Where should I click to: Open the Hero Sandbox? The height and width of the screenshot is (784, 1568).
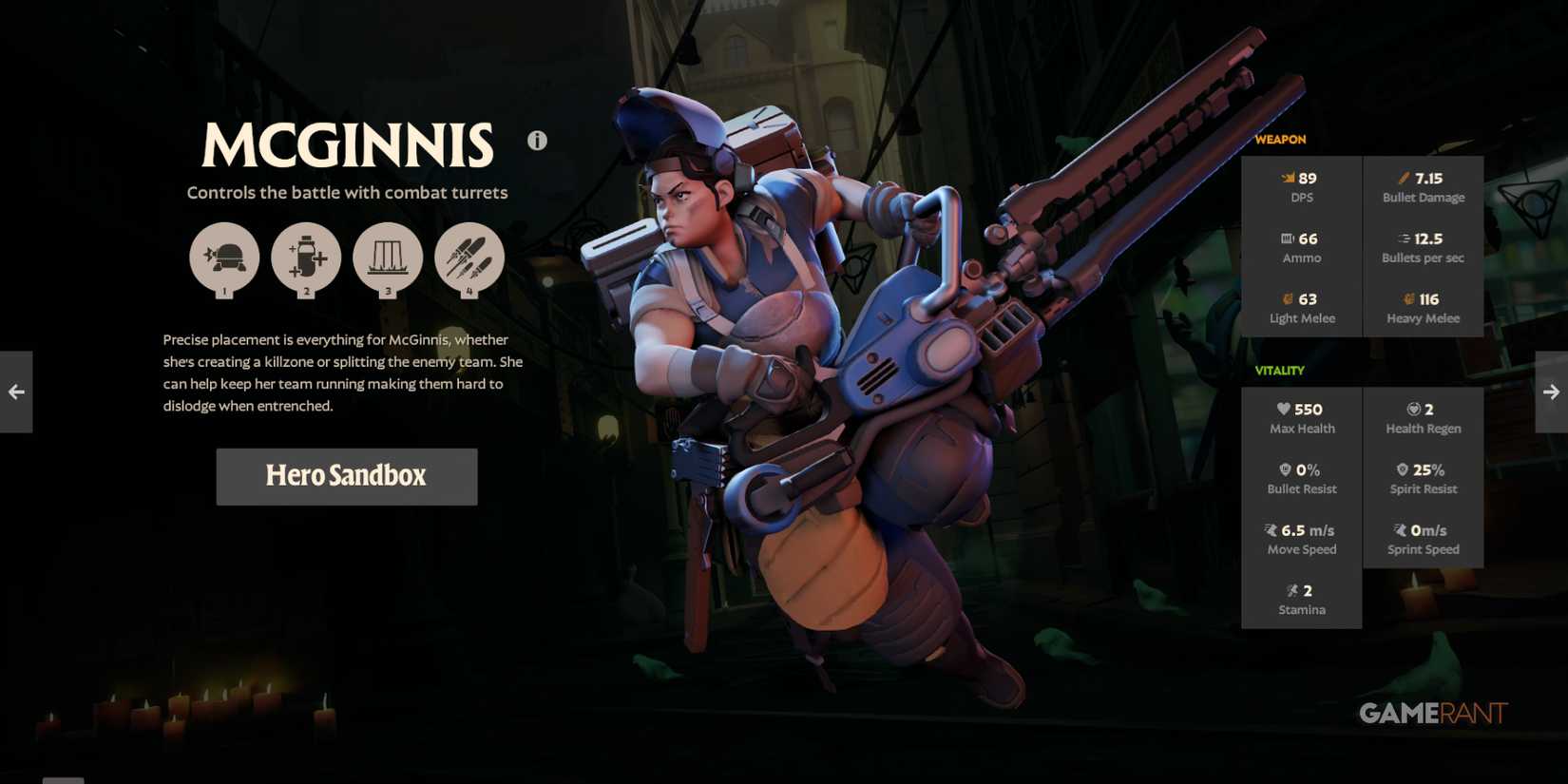tap(347, 476)
